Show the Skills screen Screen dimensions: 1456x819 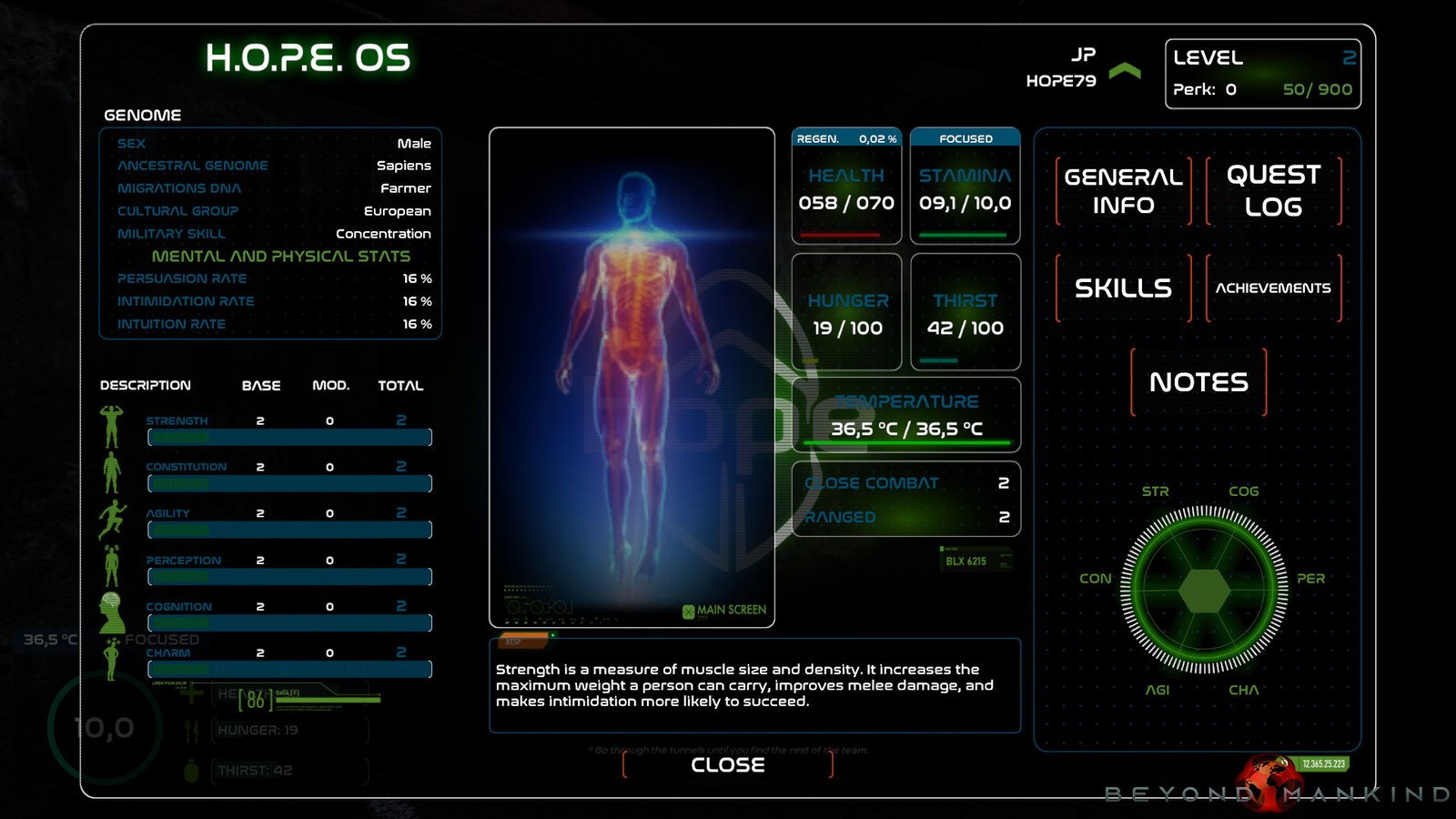[x=1123, y=288]
